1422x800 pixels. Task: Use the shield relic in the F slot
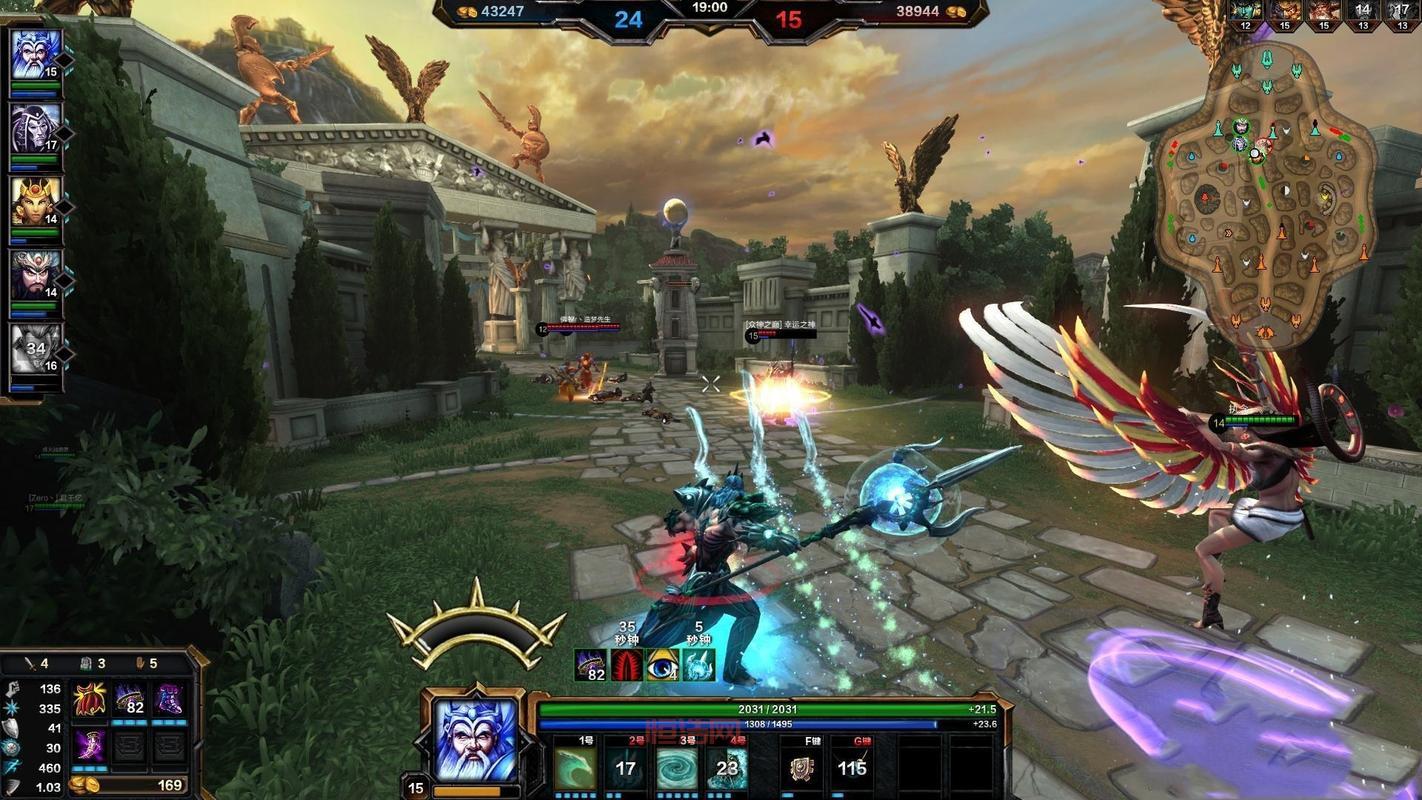pos(802,768)
